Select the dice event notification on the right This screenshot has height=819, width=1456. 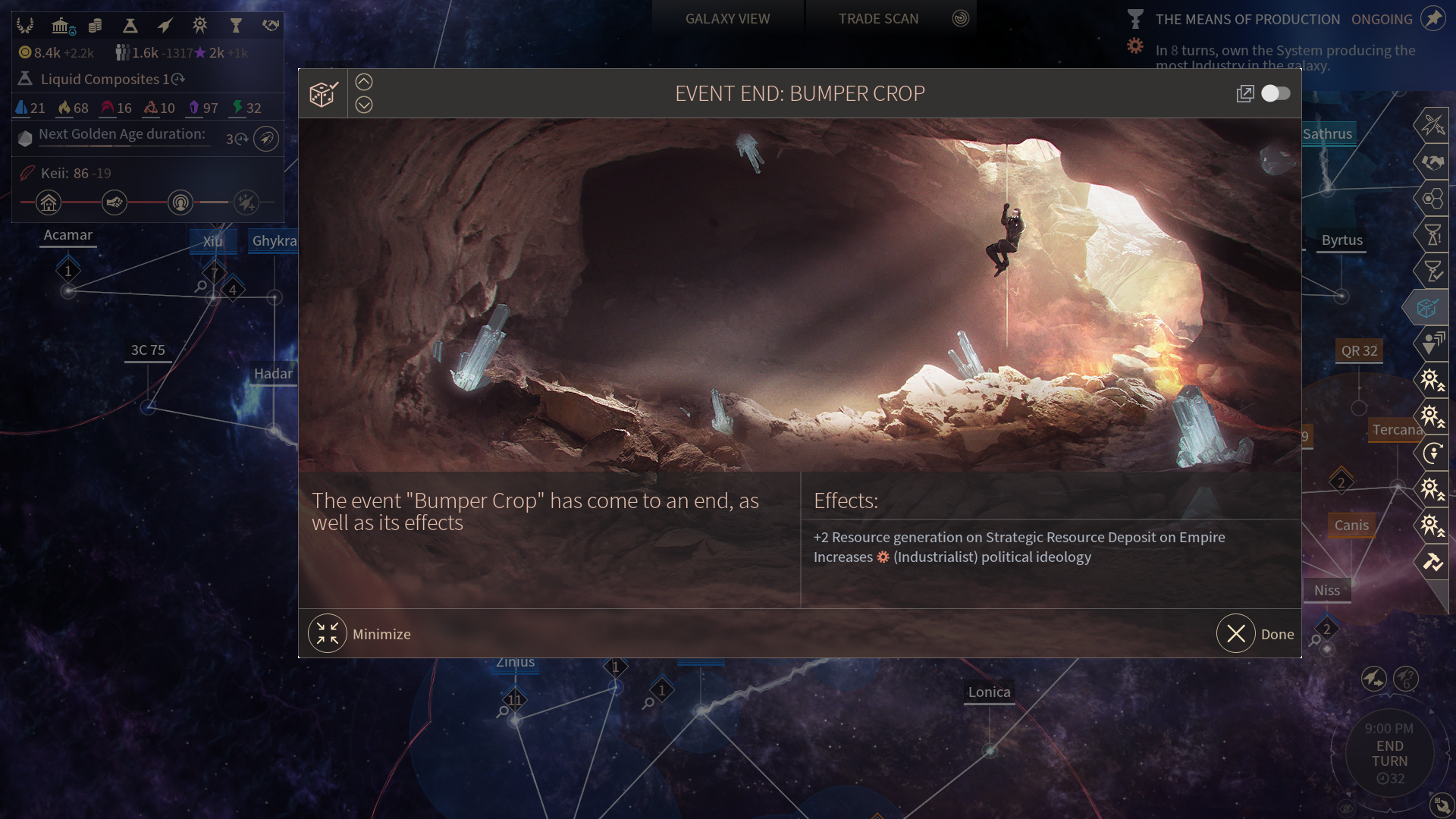click(x=1429, y=308)
